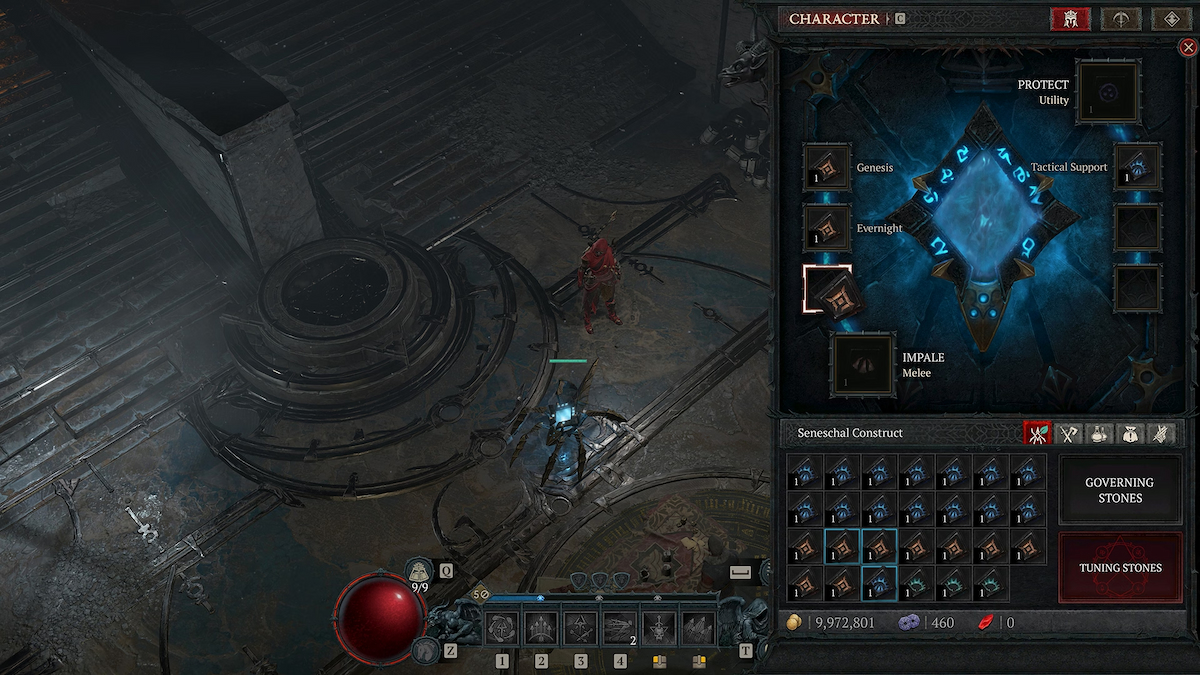
Task: Select the Tactical Support tuning stone slot
Action: point(1137,167)
